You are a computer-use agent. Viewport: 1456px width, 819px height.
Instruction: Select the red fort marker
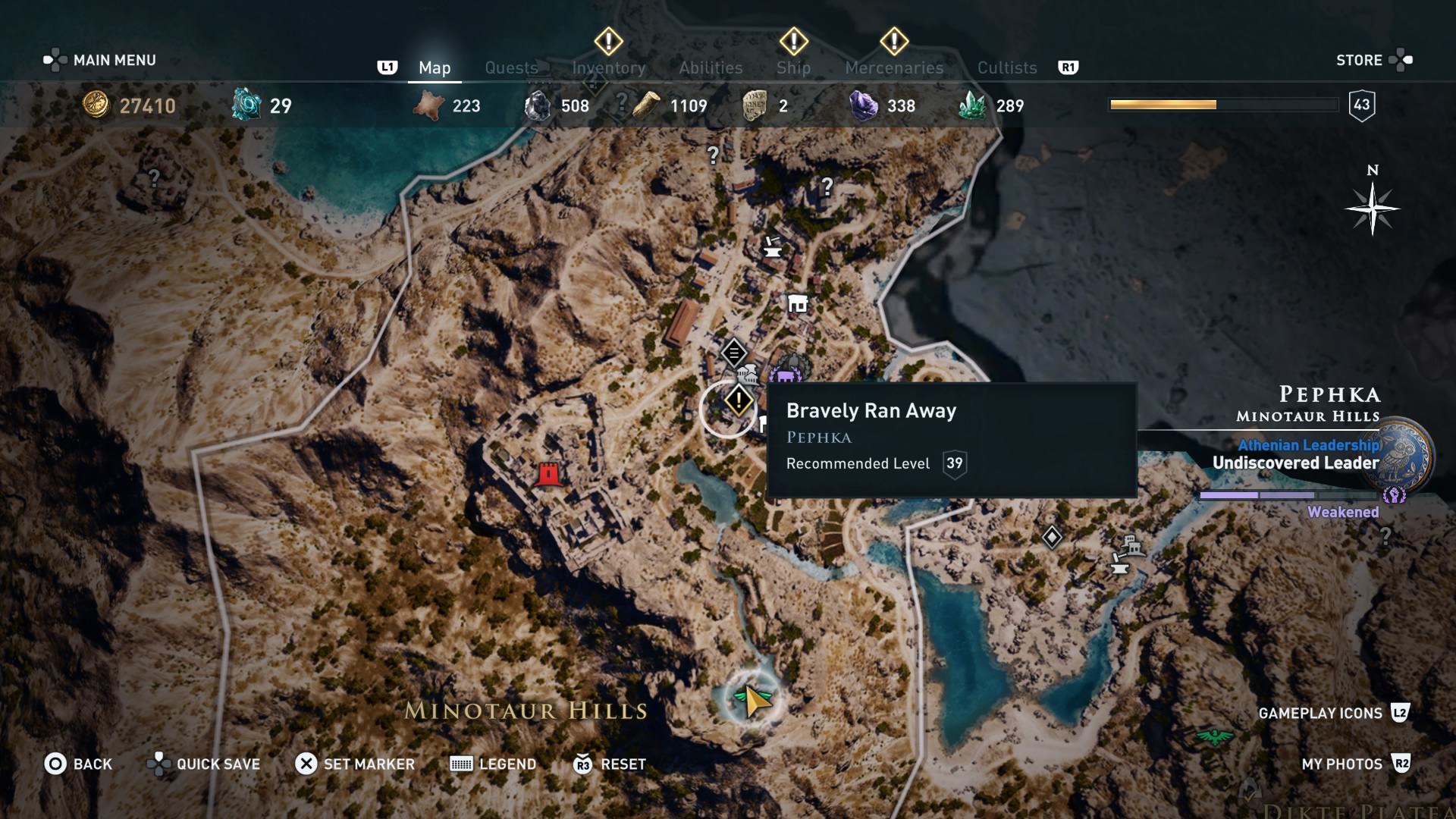[548, 475]
